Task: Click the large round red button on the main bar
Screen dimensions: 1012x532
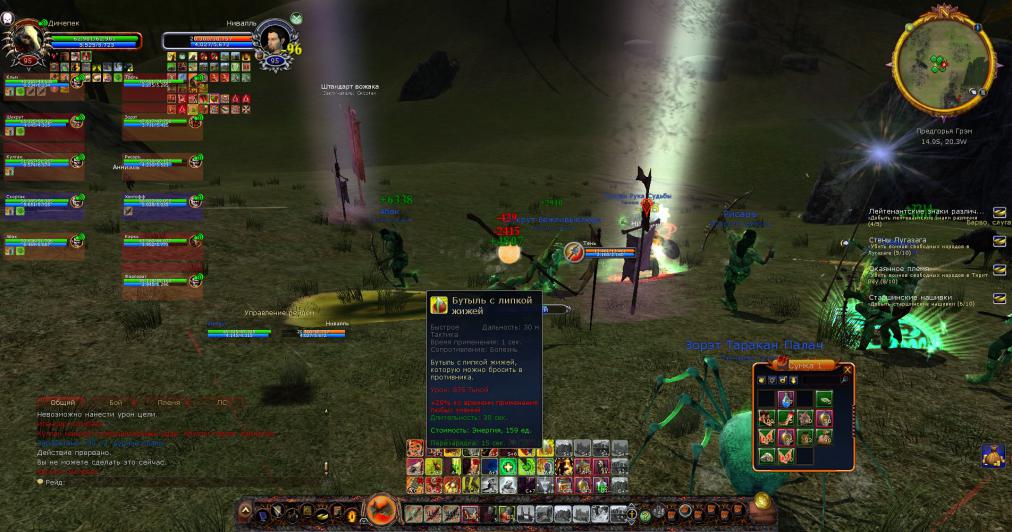Action: 381,512
